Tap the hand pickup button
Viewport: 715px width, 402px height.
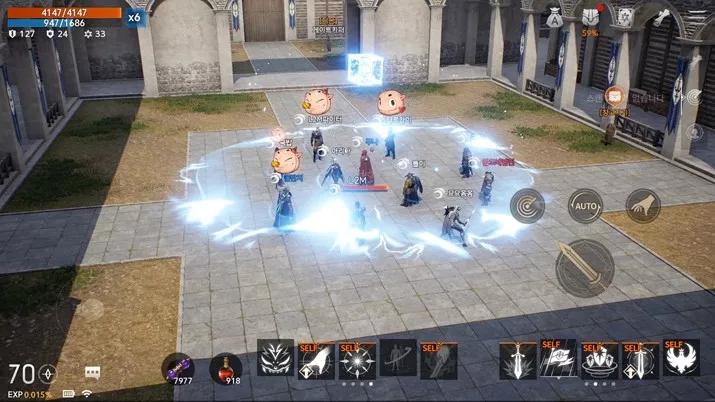[x=643, y=206]
